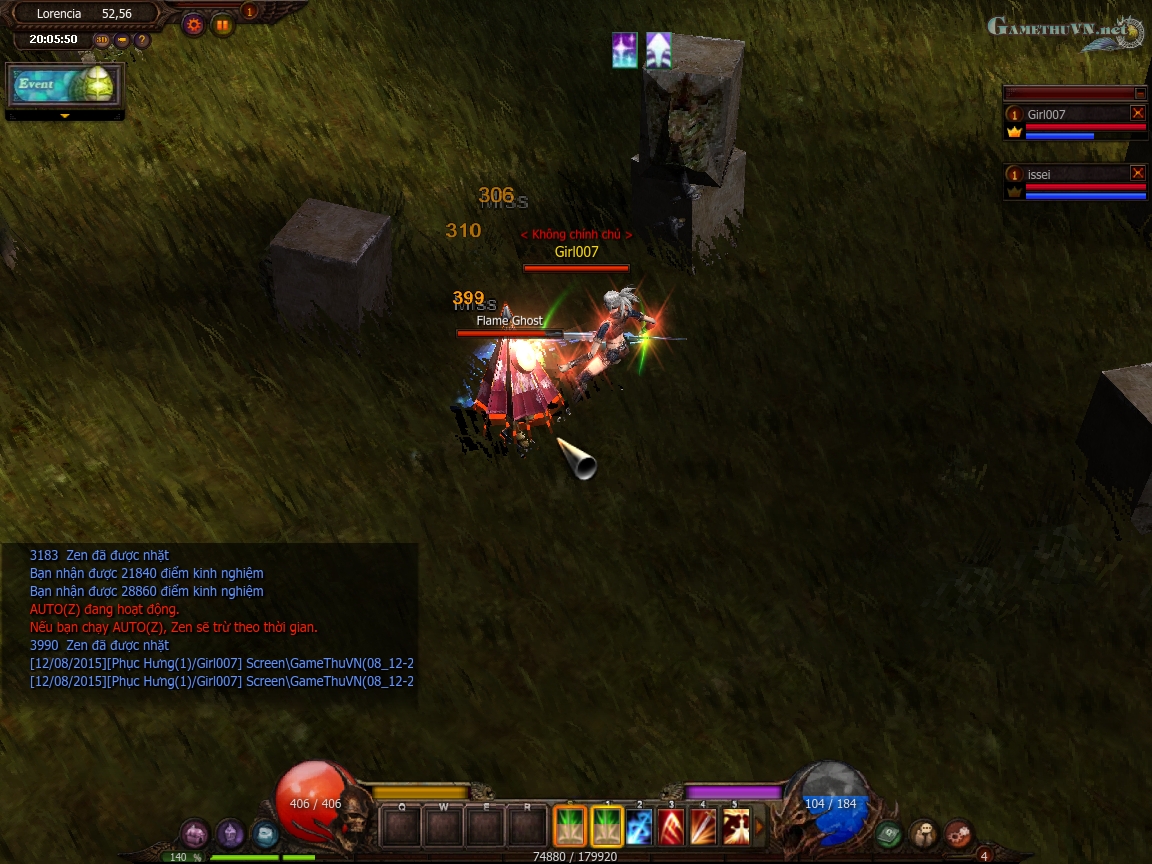Remove Girl007 from the party list
The image size is (1152, 864).
pos(1137,113)
